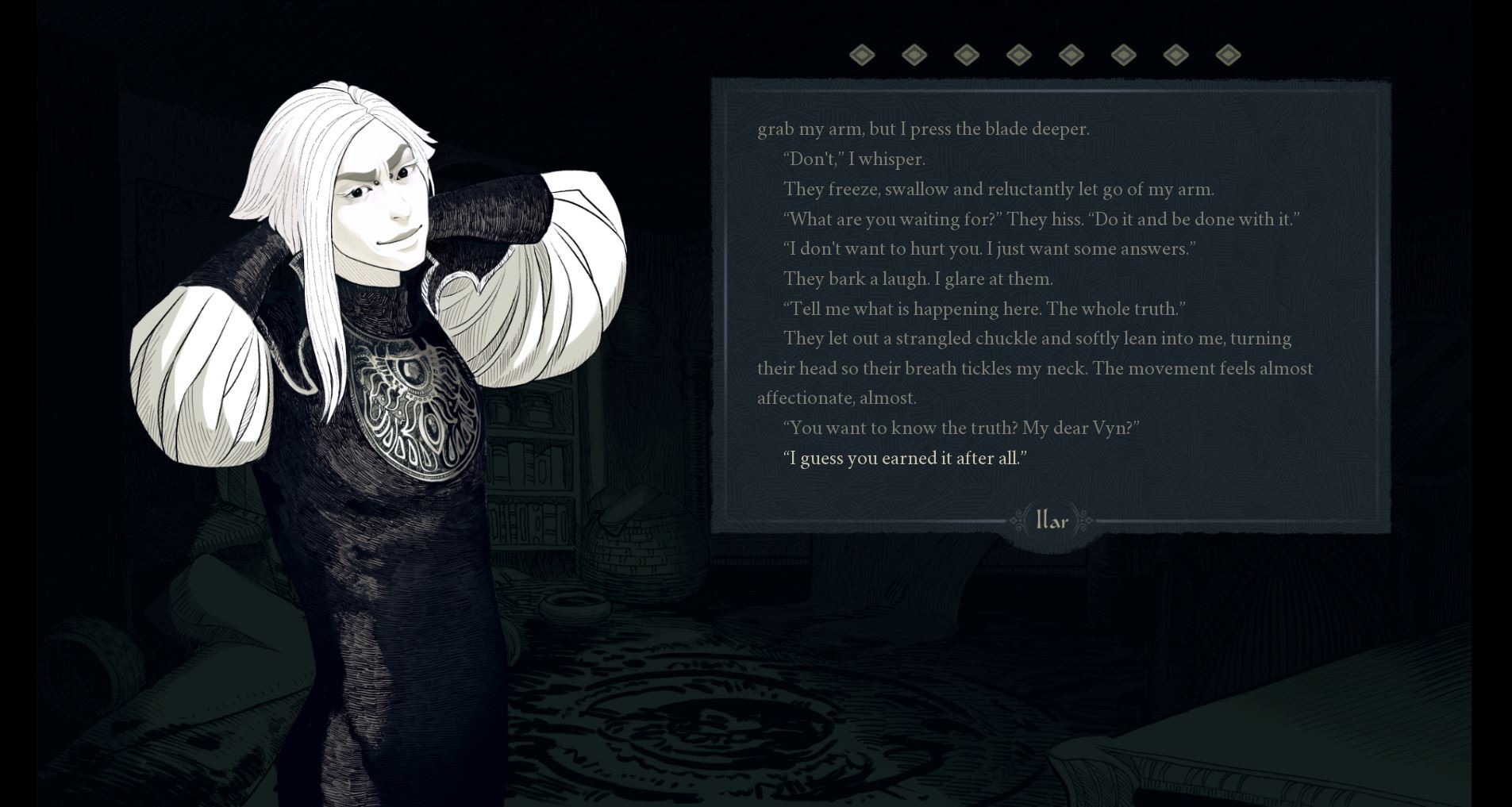Select the fourth diamond progress marker
The image size is (1512, 807).
click(x=1019, y=54)
